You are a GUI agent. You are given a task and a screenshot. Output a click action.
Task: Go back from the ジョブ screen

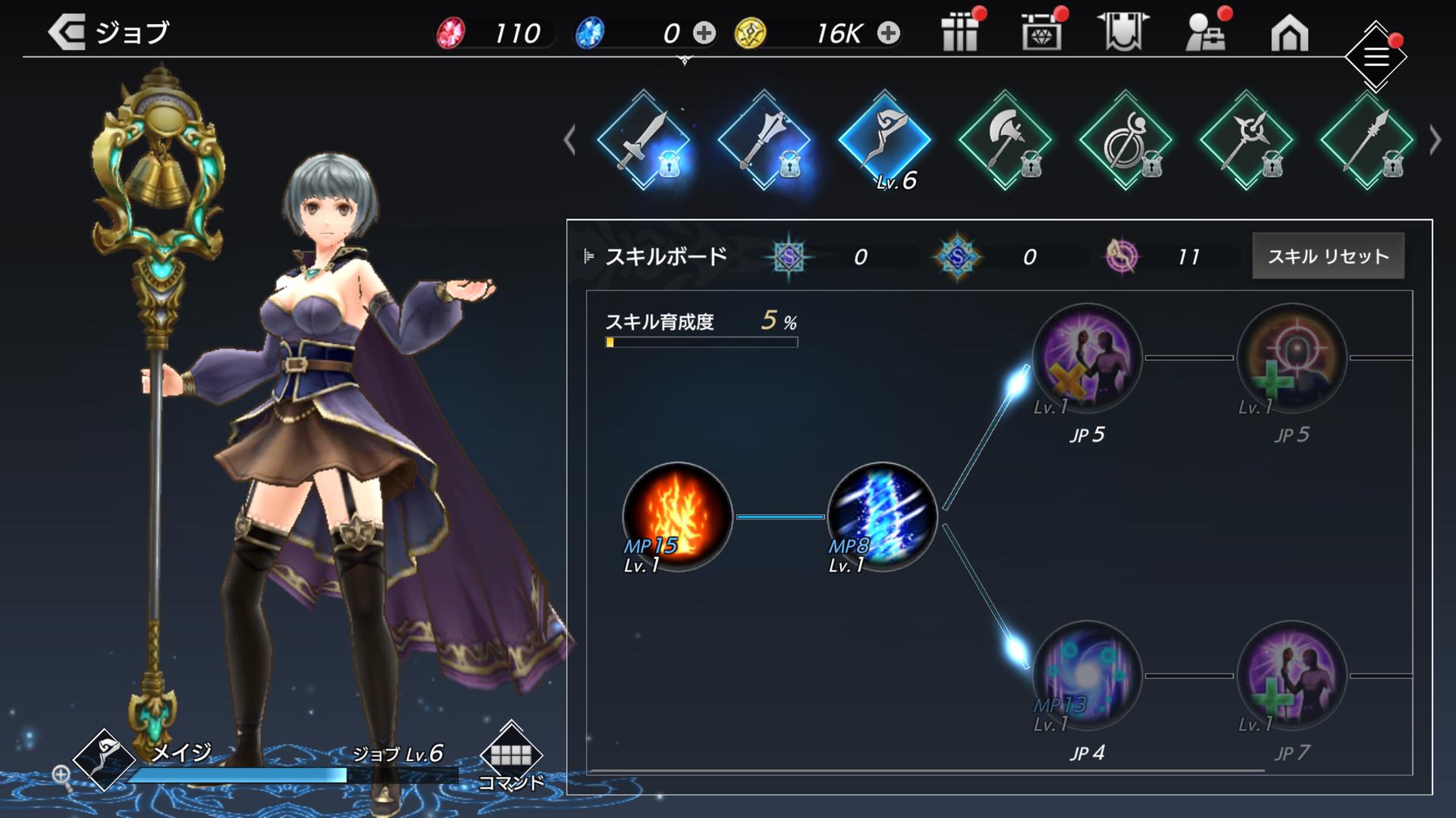click(67, 33)
